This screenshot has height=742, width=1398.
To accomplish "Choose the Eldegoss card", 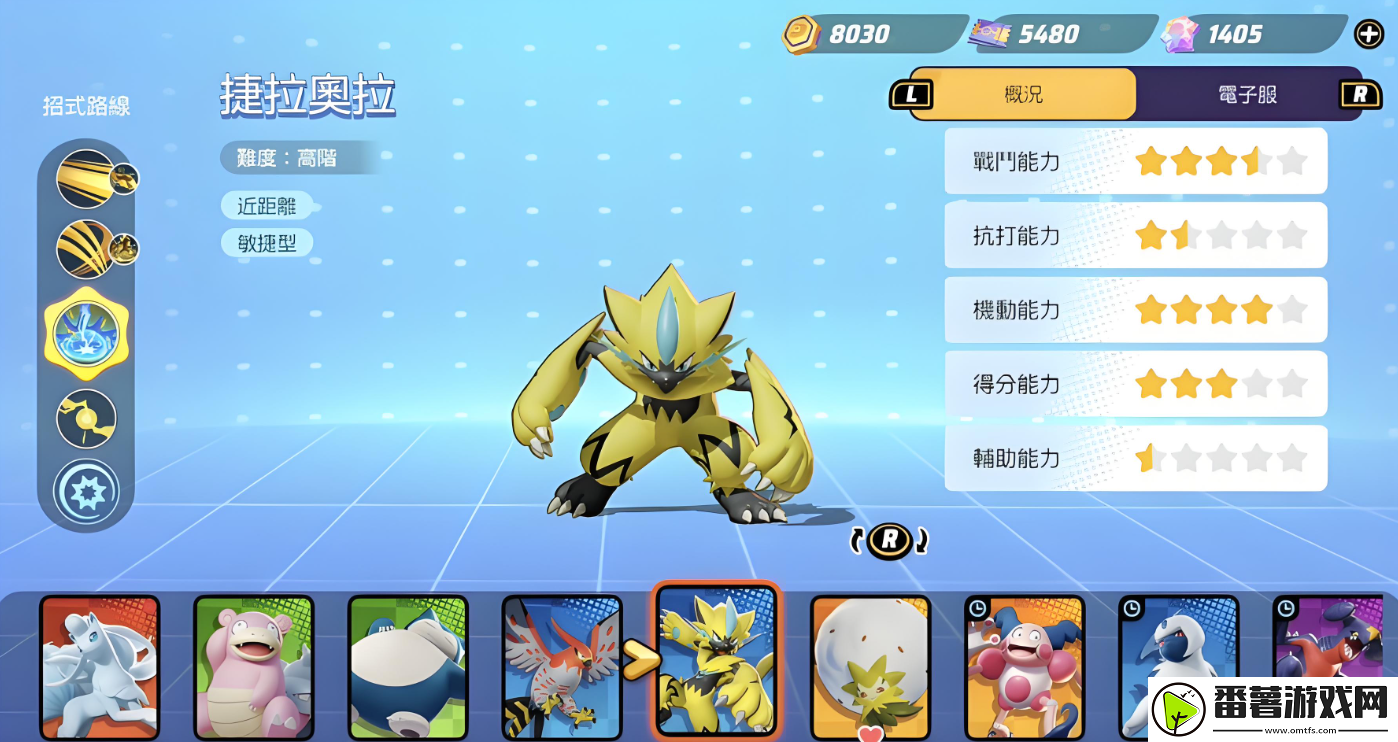I will (870, 665).
